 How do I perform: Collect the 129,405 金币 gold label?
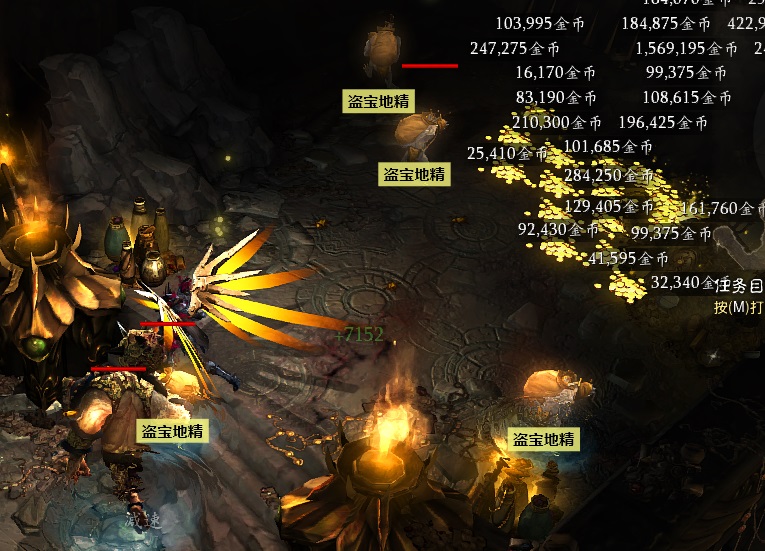point(608,207)
